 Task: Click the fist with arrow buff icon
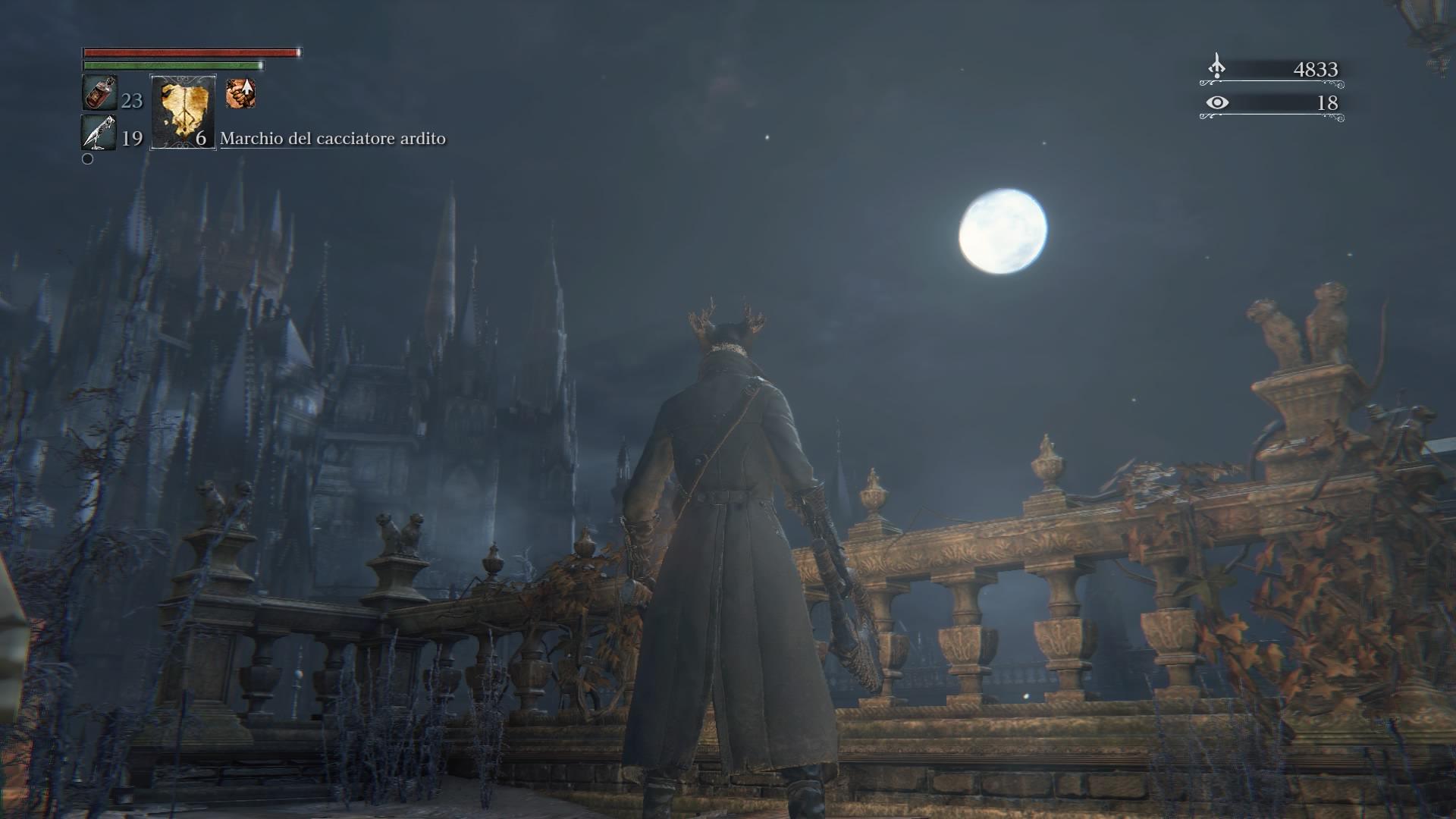tap(240, 94)
